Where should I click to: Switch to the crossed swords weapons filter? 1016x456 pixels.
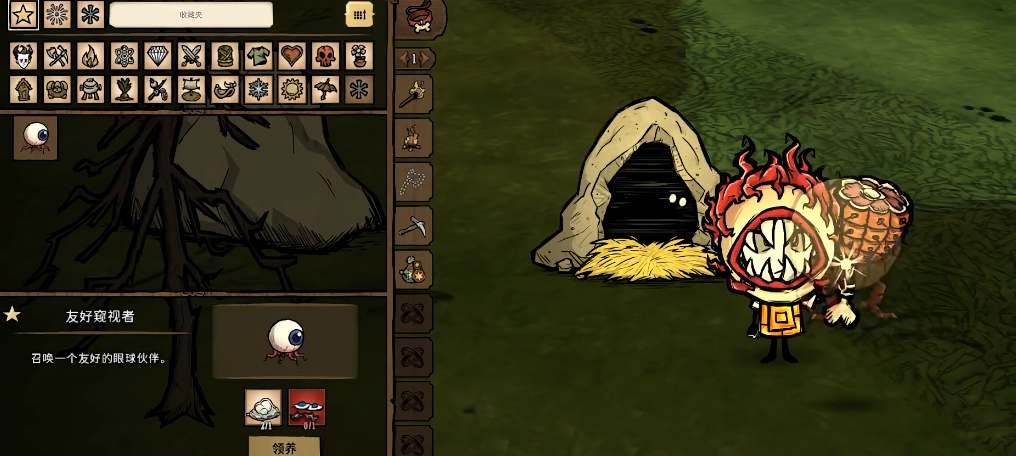tap(191, 56)
